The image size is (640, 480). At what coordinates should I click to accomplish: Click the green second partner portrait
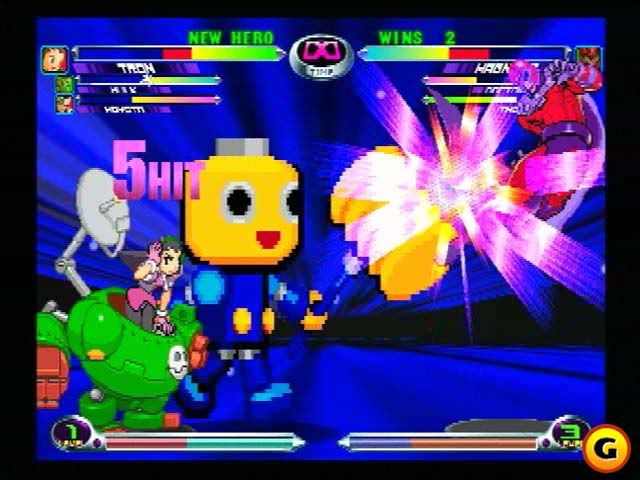click(63, 84)
